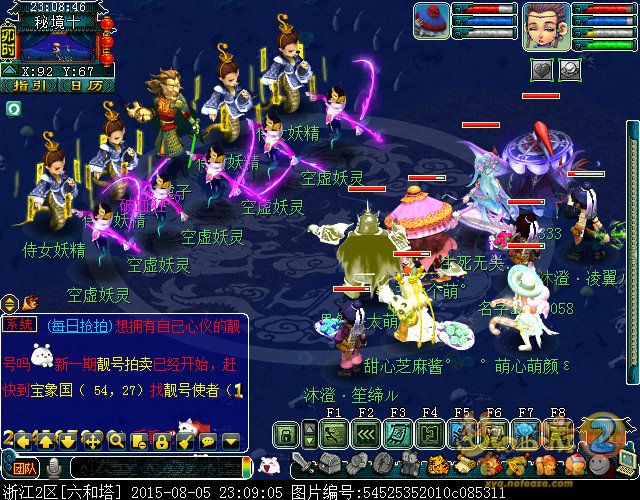The image size is (640, 500).
Task: Open the 日历 calendar button
Action: point(86,86)
